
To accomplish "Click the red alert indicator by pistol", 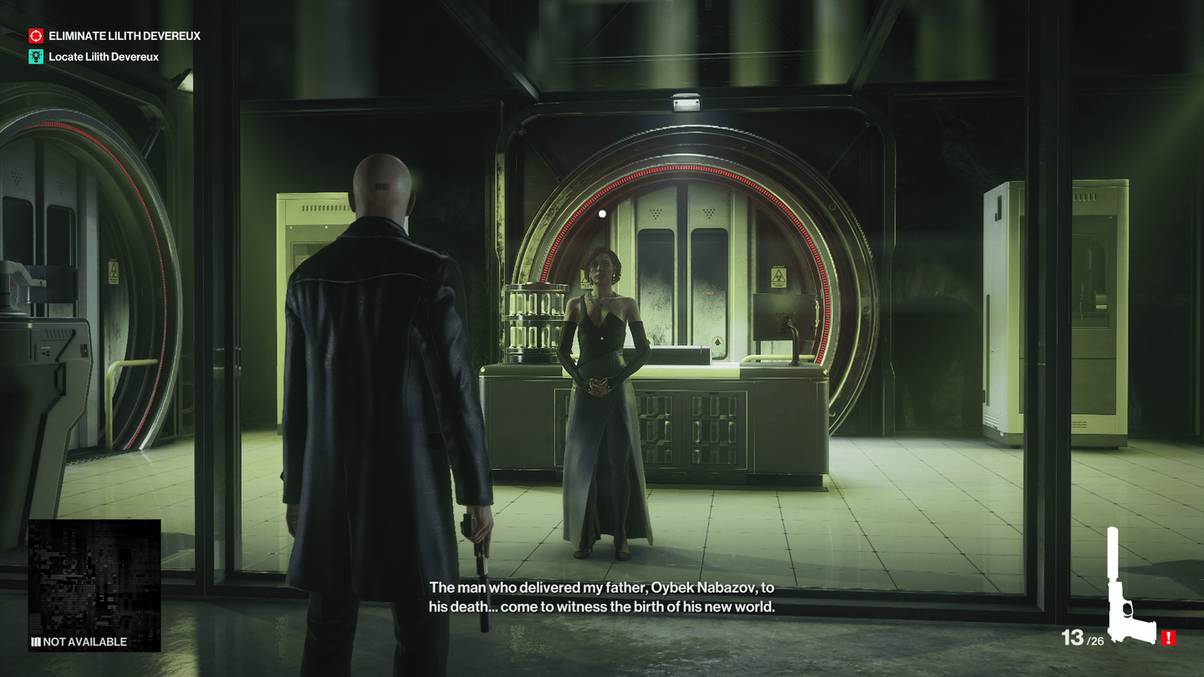I will (1168, 638).
